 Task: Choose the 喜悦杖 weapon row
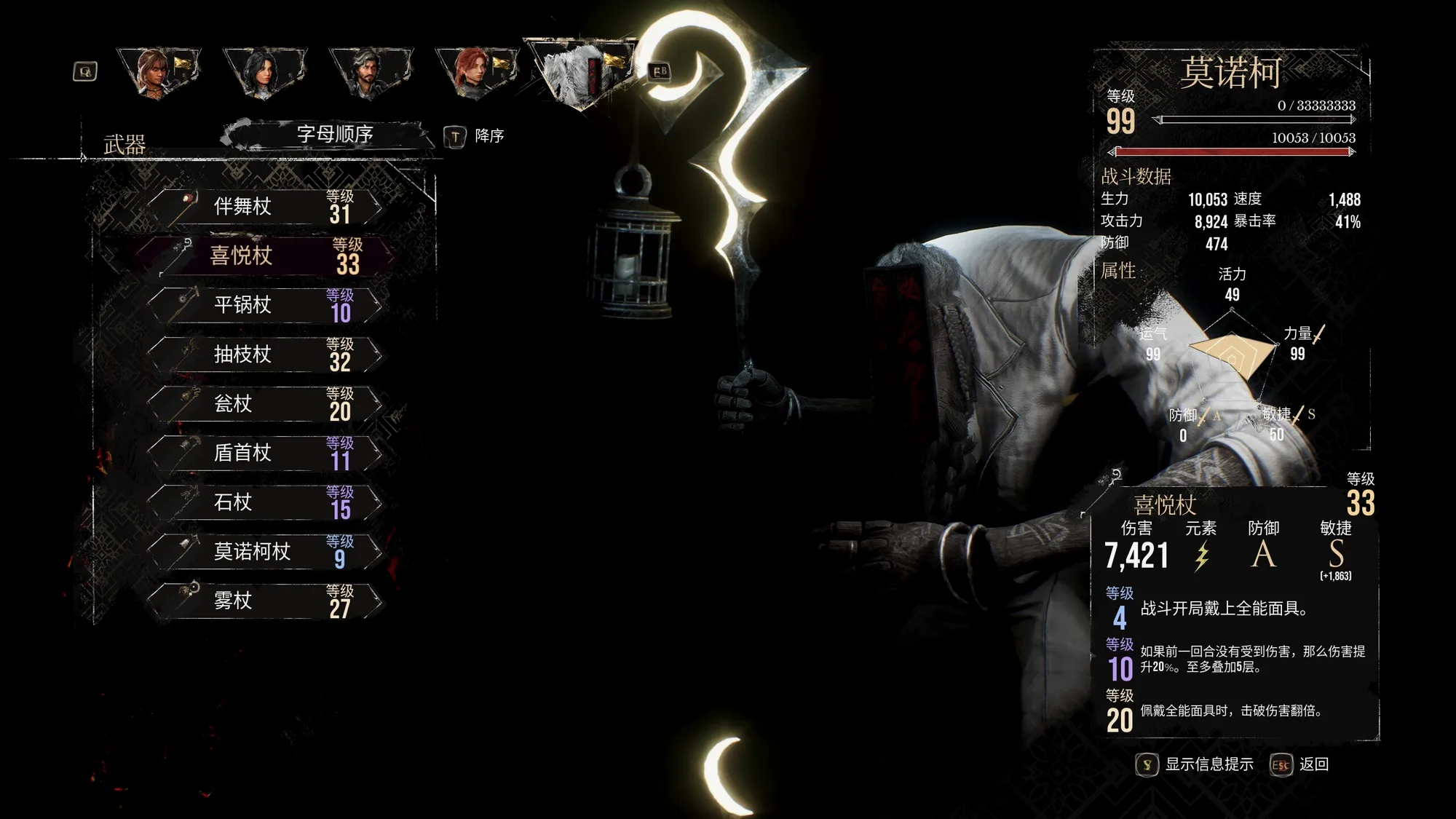point(266,256)
